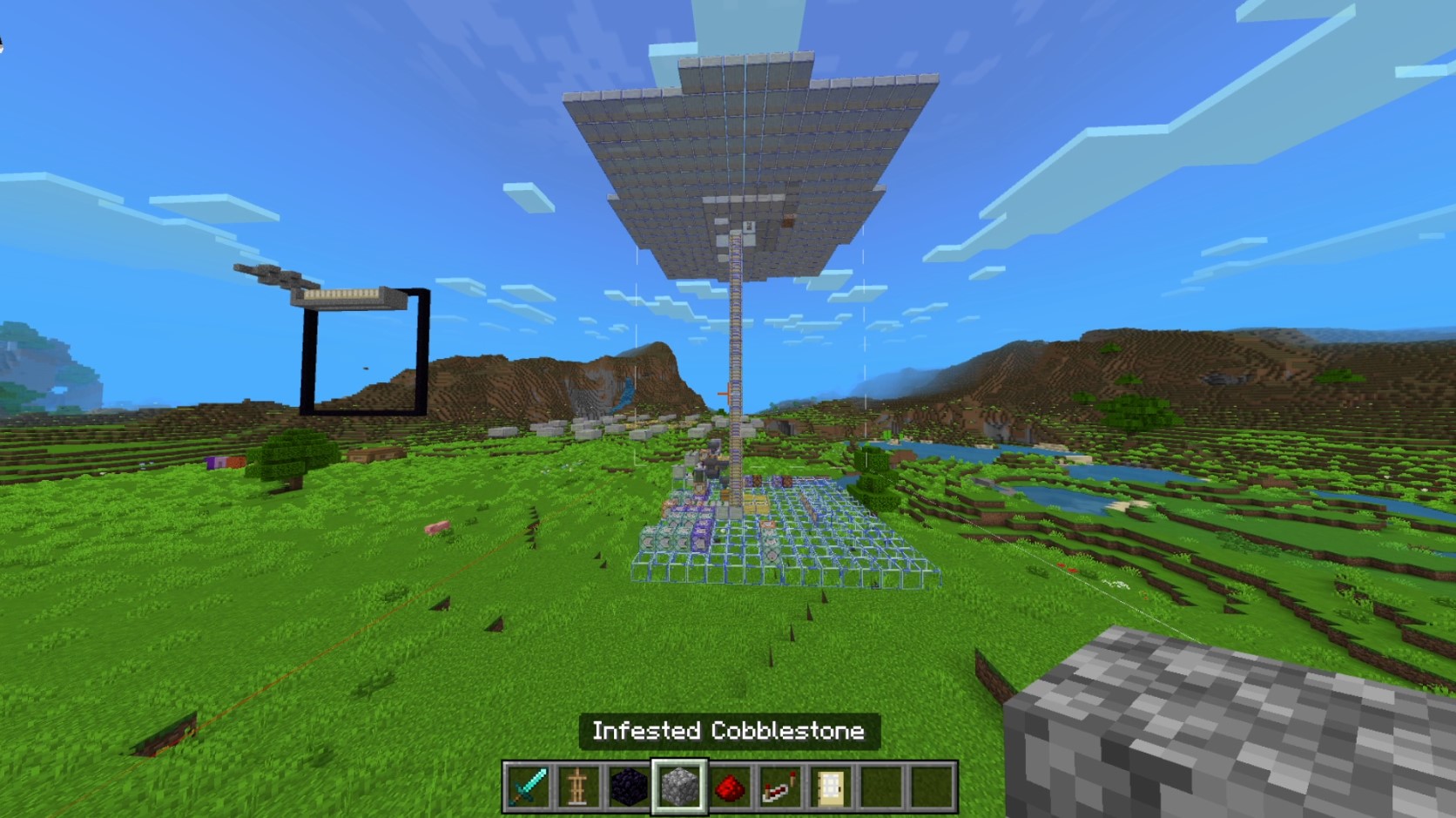Choose the obsidian block slot
This screenshot has width=1456, height=818.
click(629, 787)
